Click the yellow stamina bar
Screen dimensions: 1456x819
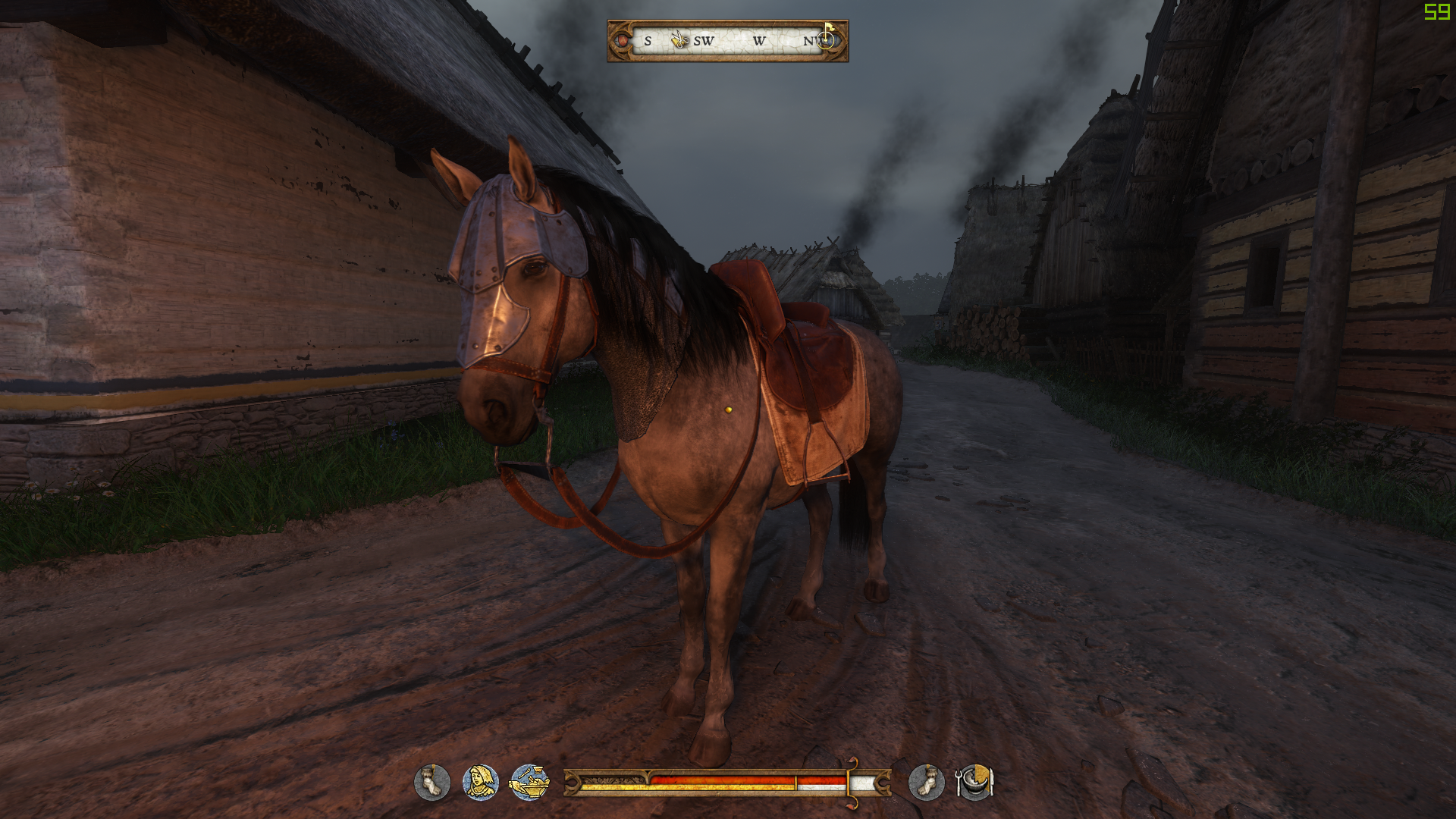(x=720, y=789)
